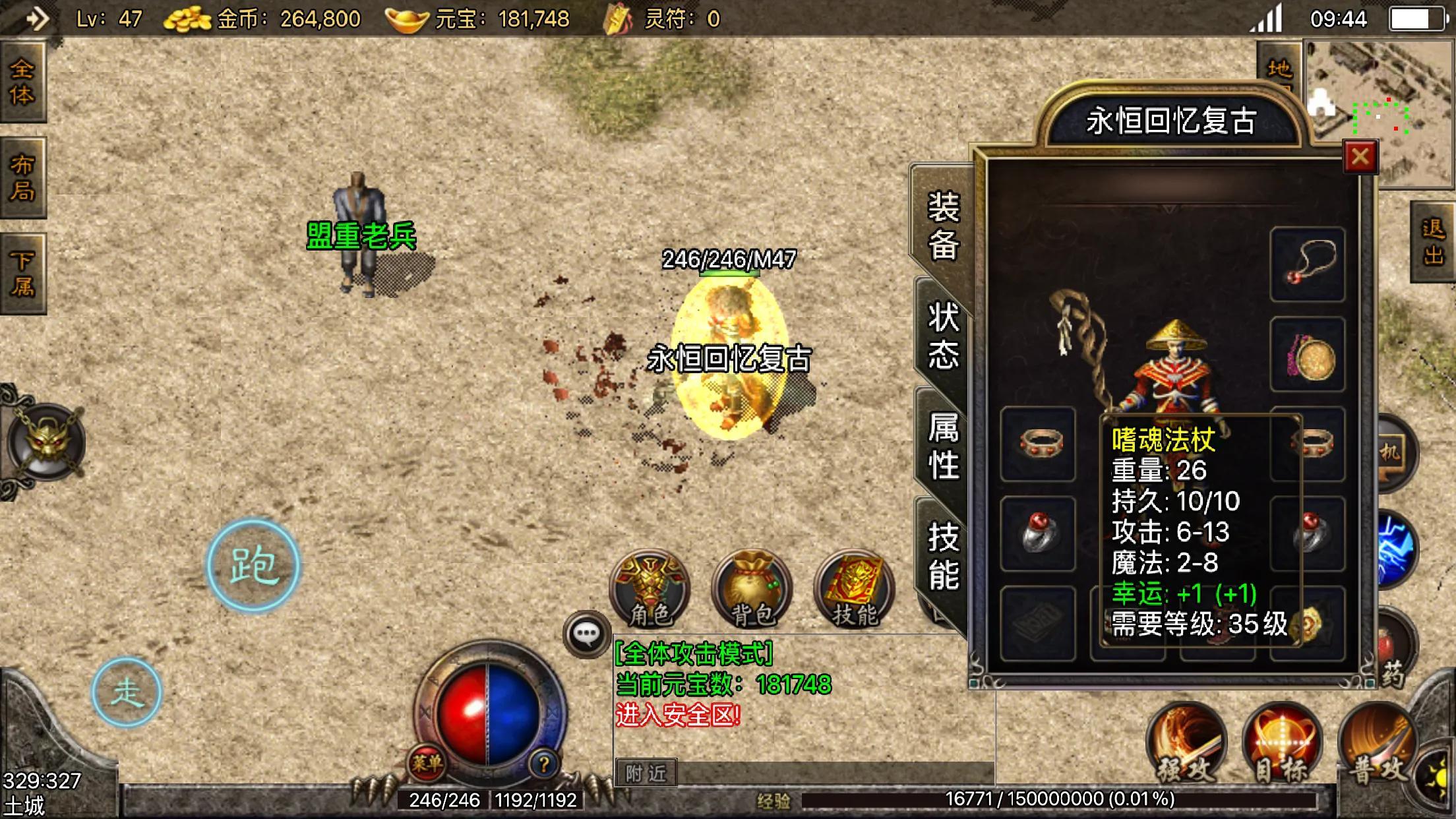Close the character equipment panel
This screenshot has height=819, width=1456.
pyautogui.click(x=1360, y=157)
